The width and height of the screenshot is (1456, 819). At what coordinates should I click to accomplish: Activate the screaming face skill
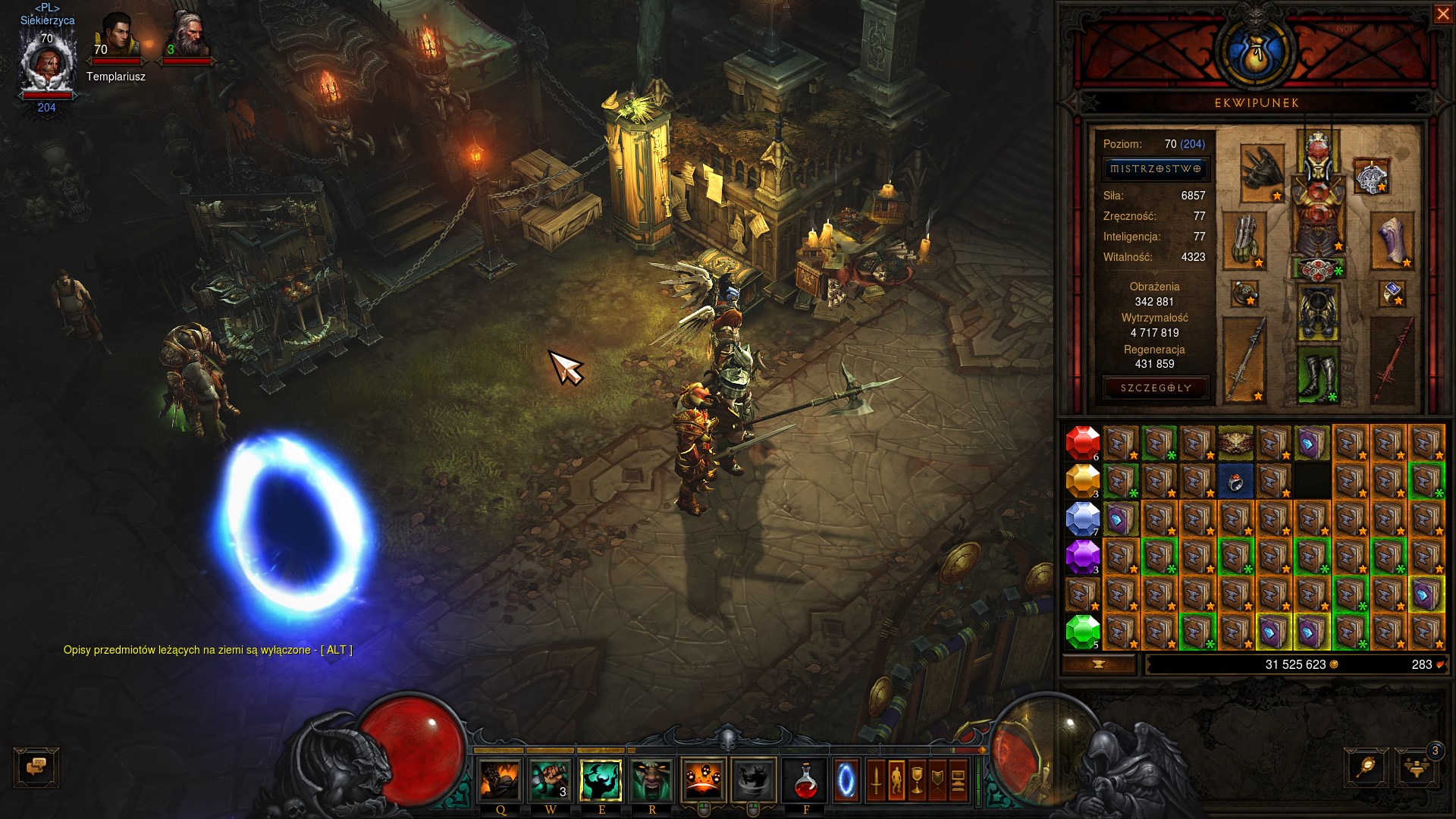[x=651, y=780]
